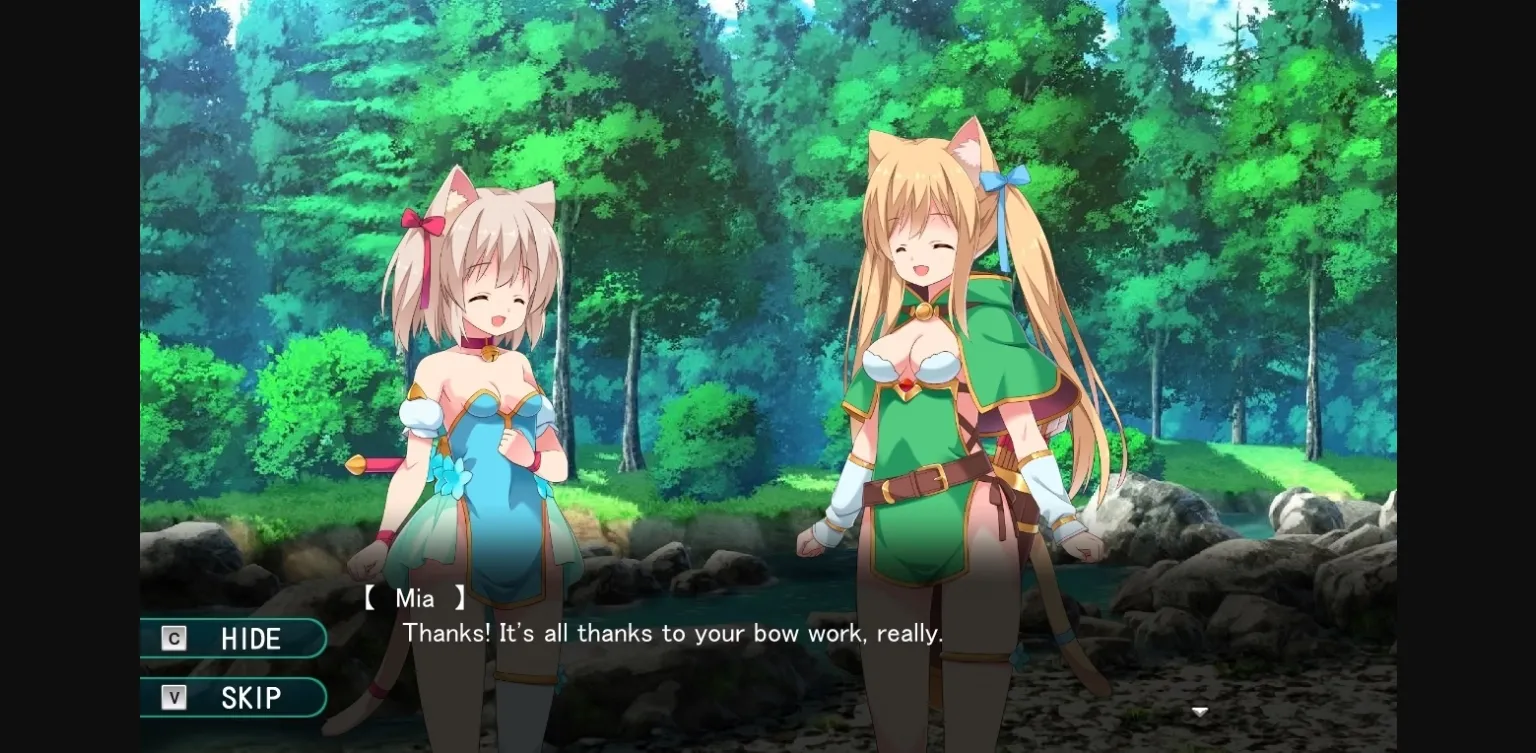Screen dimensions: 1536x753
Task: Click the C key badge on HIDE
Action: [173, 638]
